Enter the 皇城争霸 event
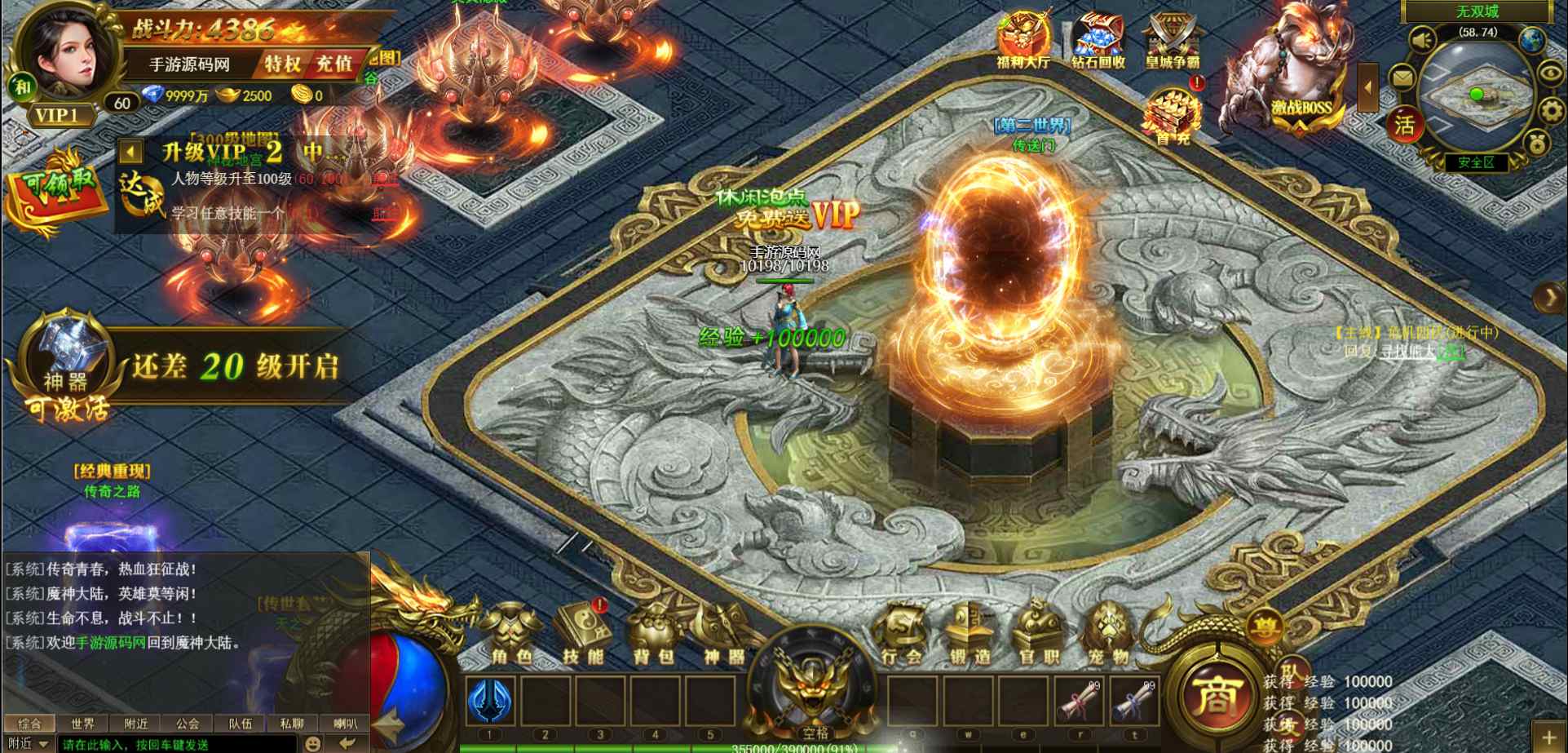Image resolution: width=1568 pixels, height=753 pixels. [1173, 39]
